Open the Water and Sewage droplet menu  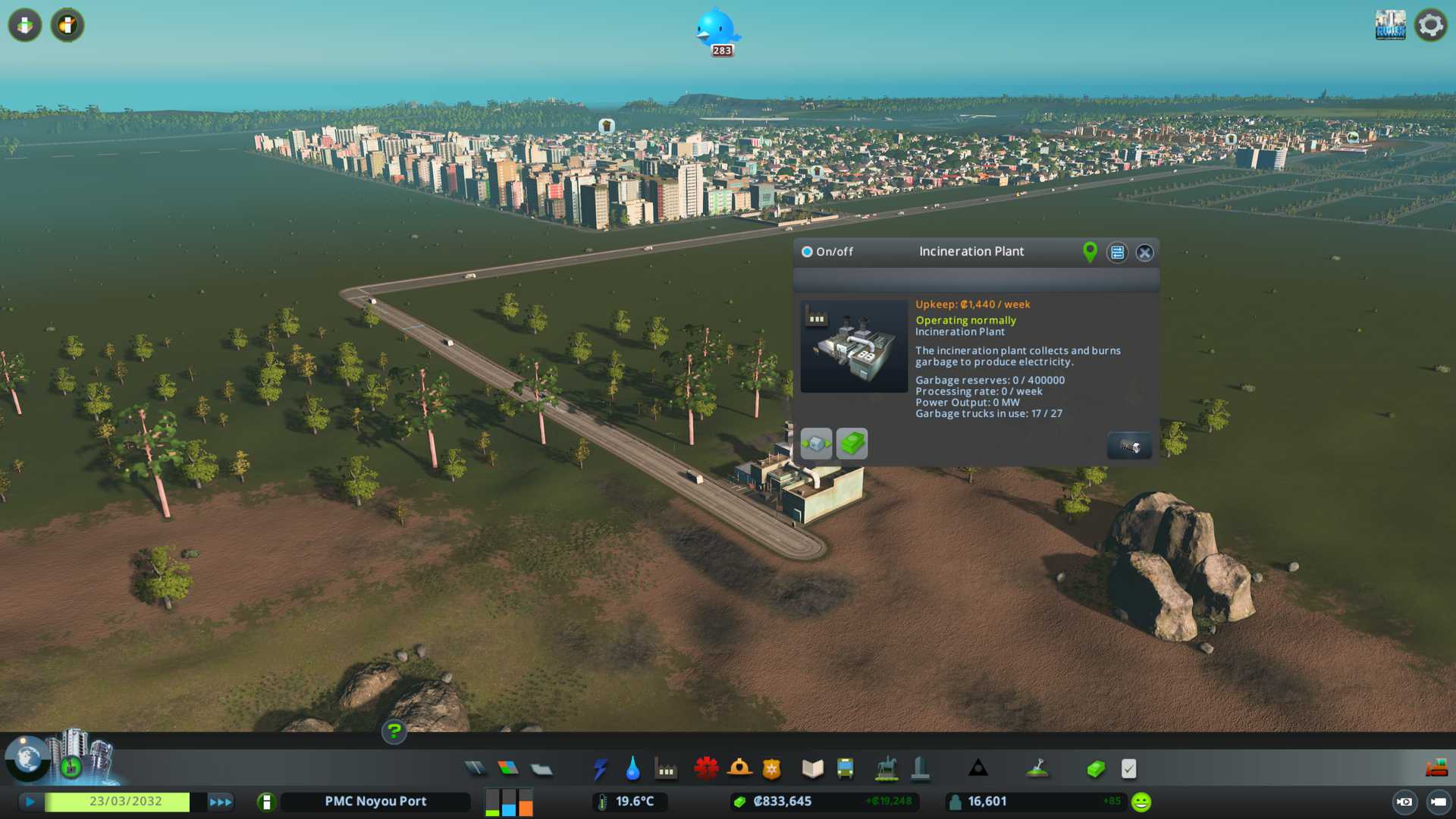click(632, 769)
